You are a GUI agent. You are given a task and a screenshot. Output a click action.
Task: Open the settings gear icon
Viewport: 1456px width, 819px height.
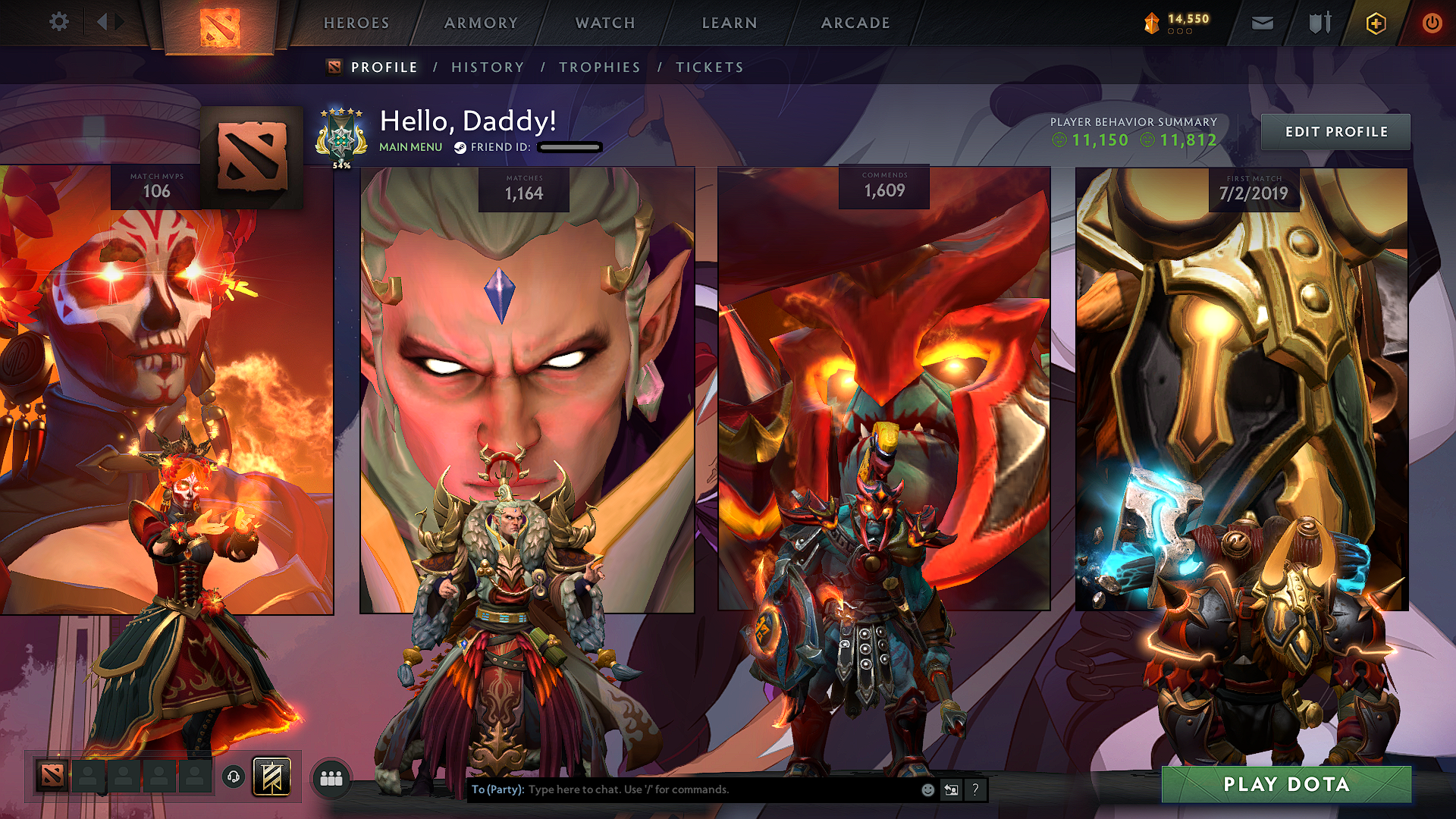click(58, 22)
